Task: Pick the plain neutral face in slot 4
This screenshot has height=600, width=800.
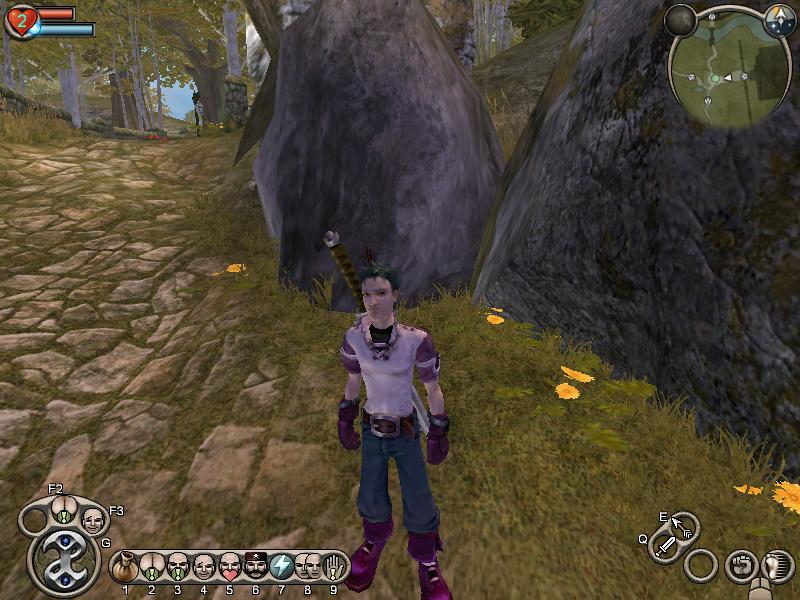Action: click(x=203, y=566)
